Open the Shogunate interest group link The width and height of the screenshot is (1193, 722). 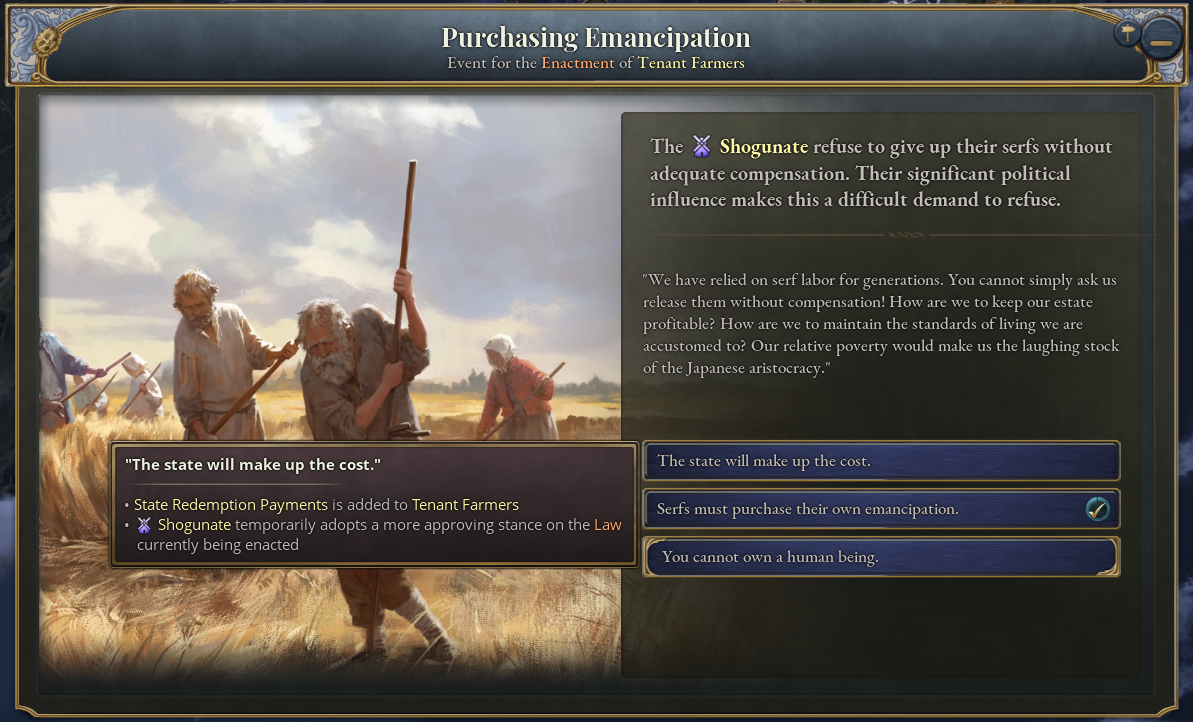coord(763,147)
